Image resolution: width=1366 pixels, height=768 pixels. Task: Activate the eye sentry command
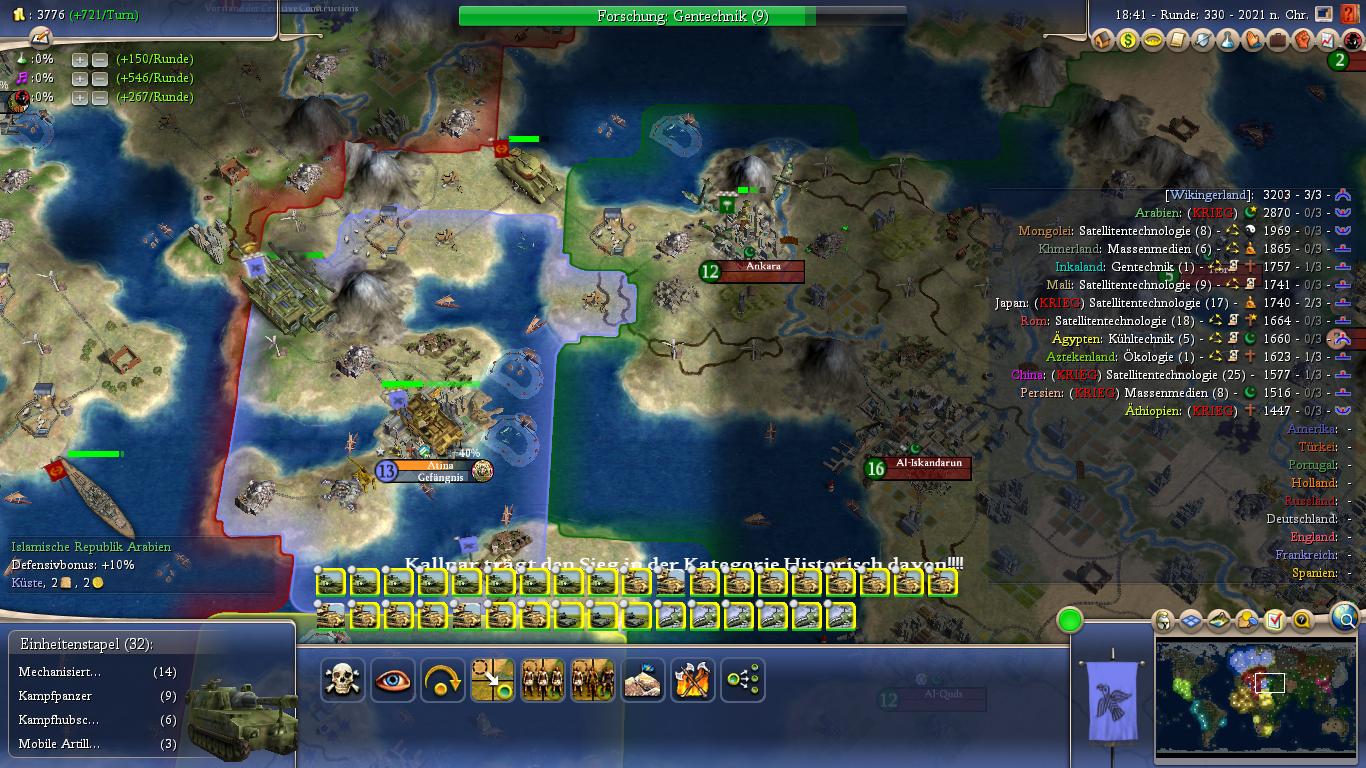(393, 681)
